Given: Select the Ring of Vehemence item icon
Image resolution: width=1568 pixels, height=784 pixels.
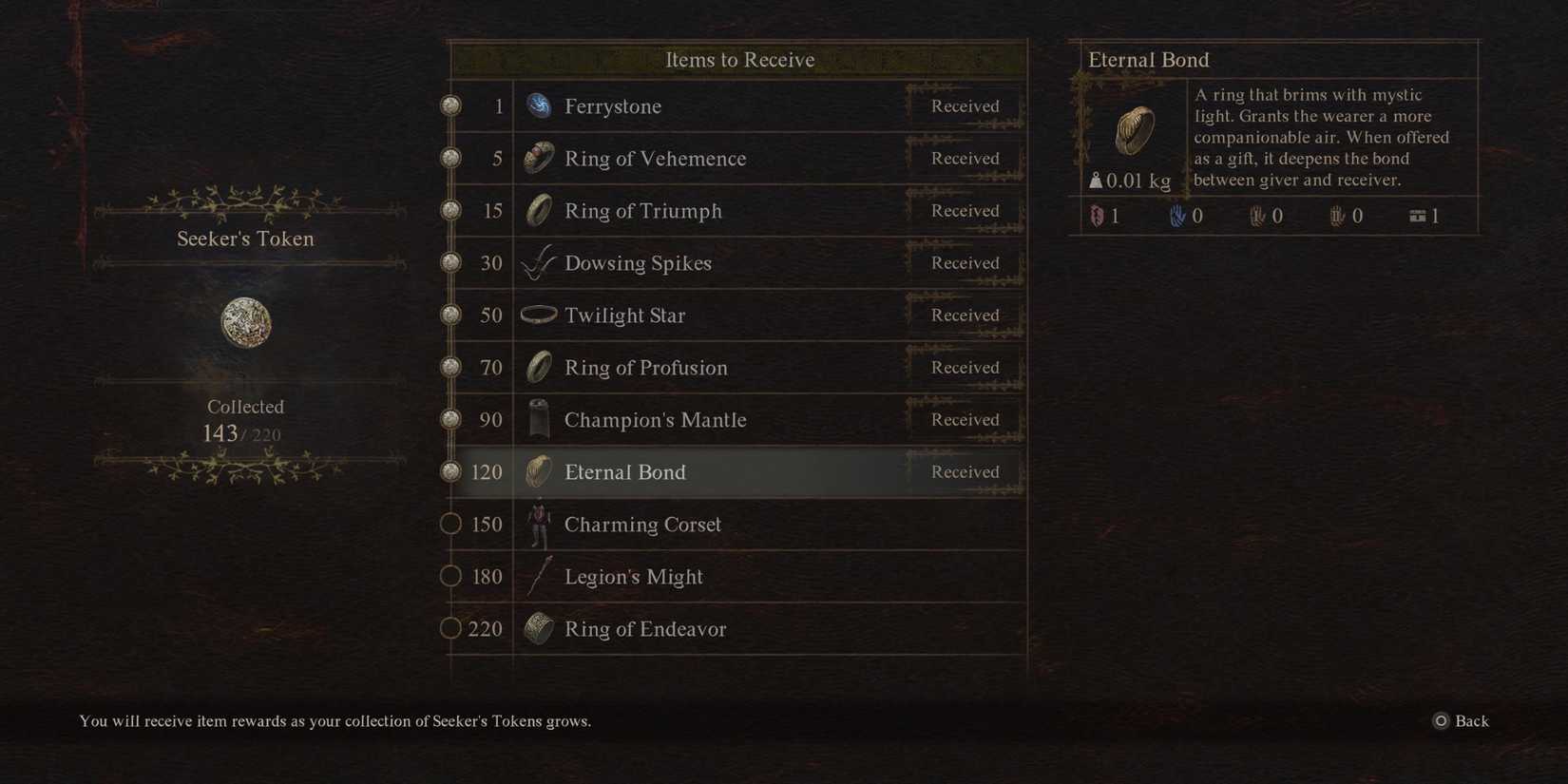Looking at the screenshot, I should (x=539, y=159).
